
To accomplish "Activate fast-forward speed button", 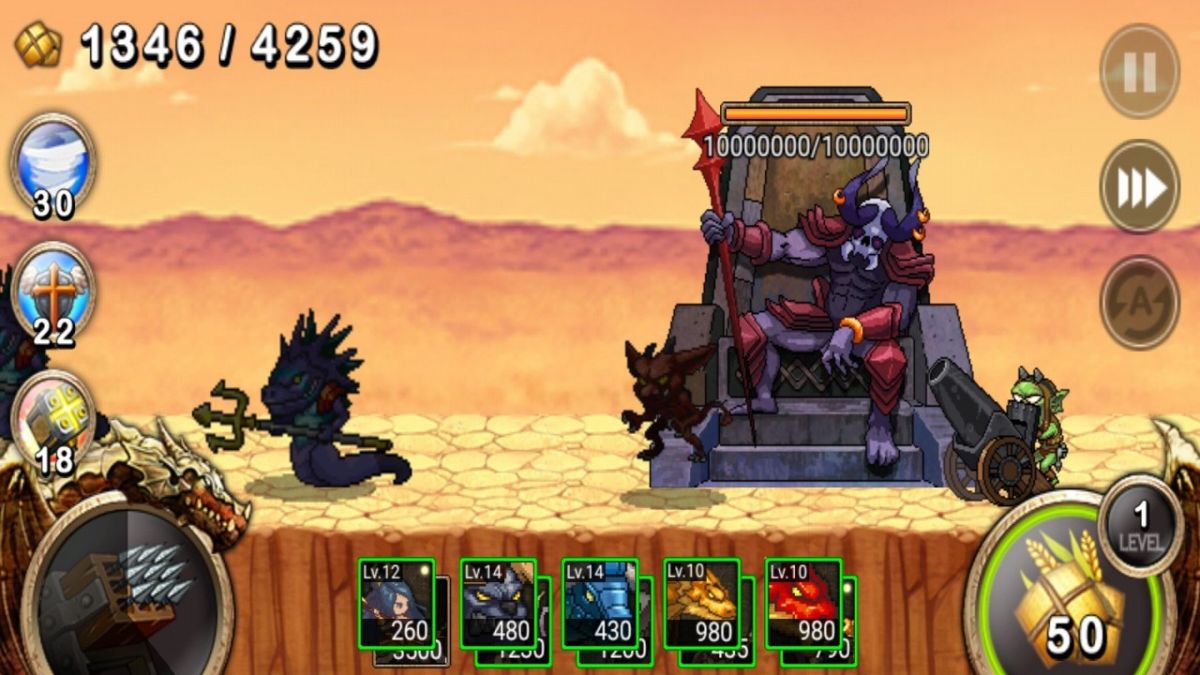I will coord(1139,187).
